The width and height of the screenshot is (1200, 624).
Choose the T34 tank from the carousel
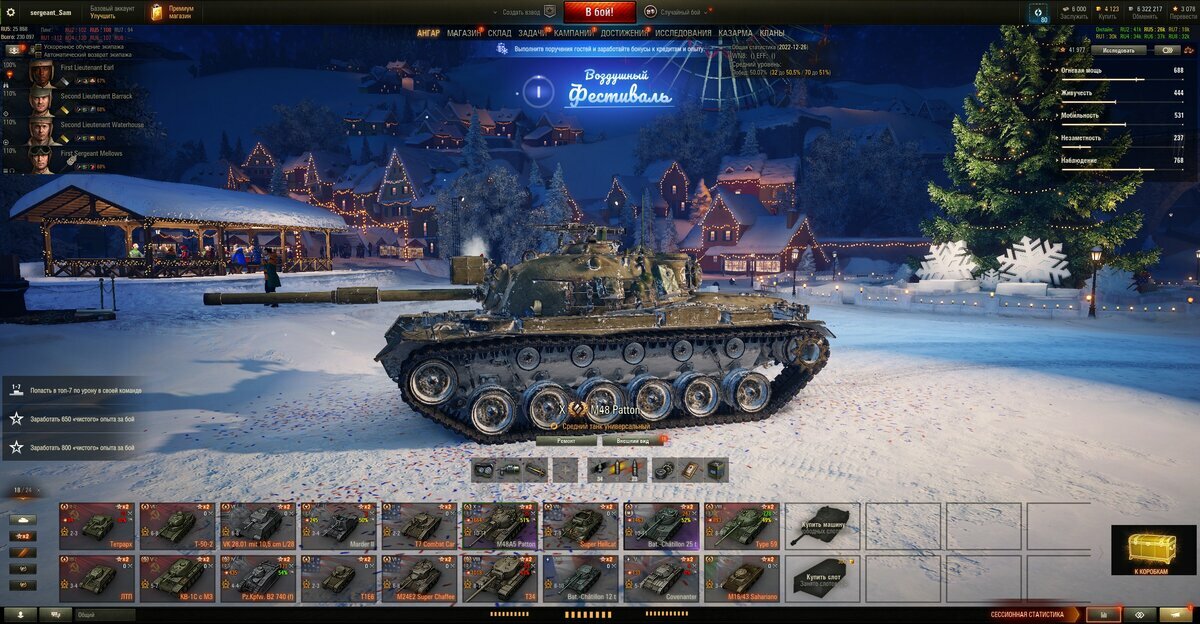point(499,578)
